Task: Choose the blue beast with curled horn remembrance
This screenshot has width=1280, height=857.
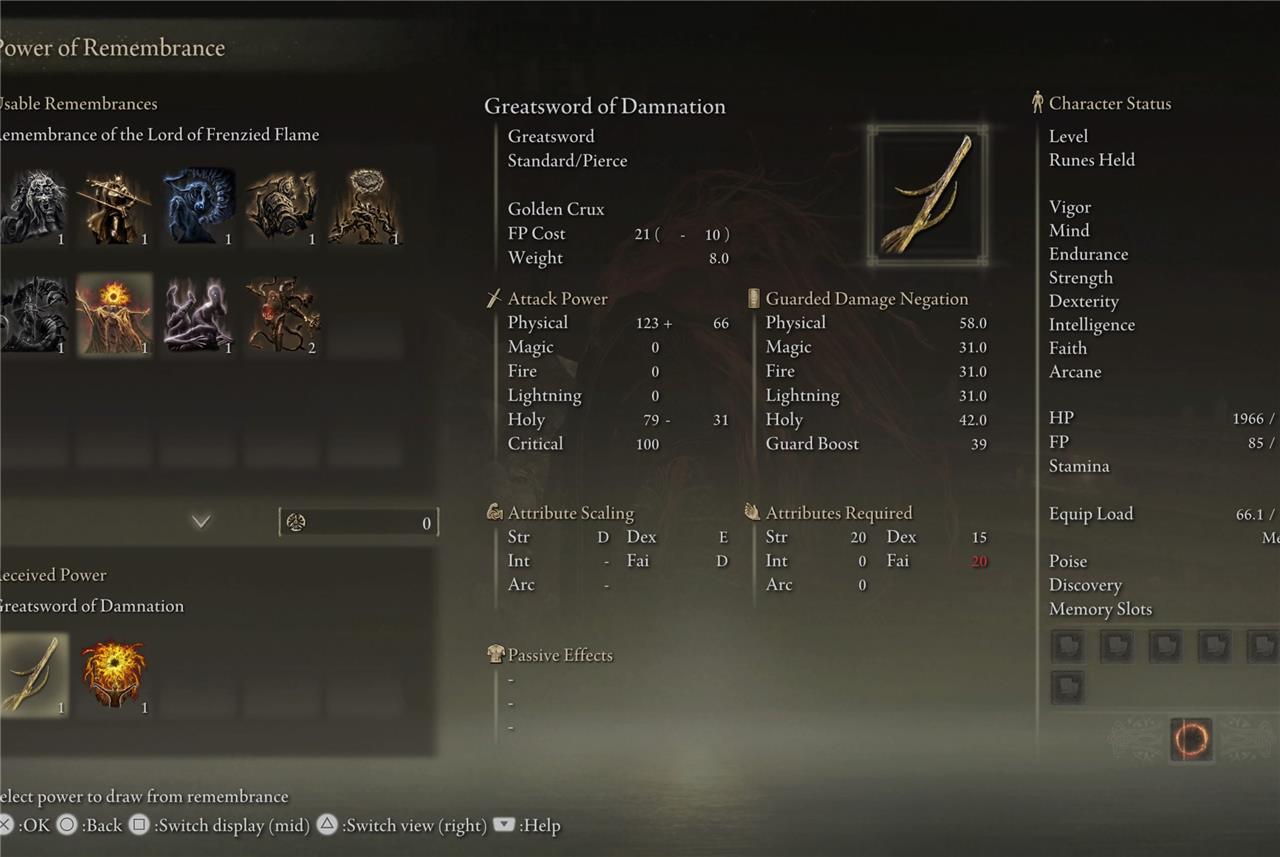Action: point(199,208)
